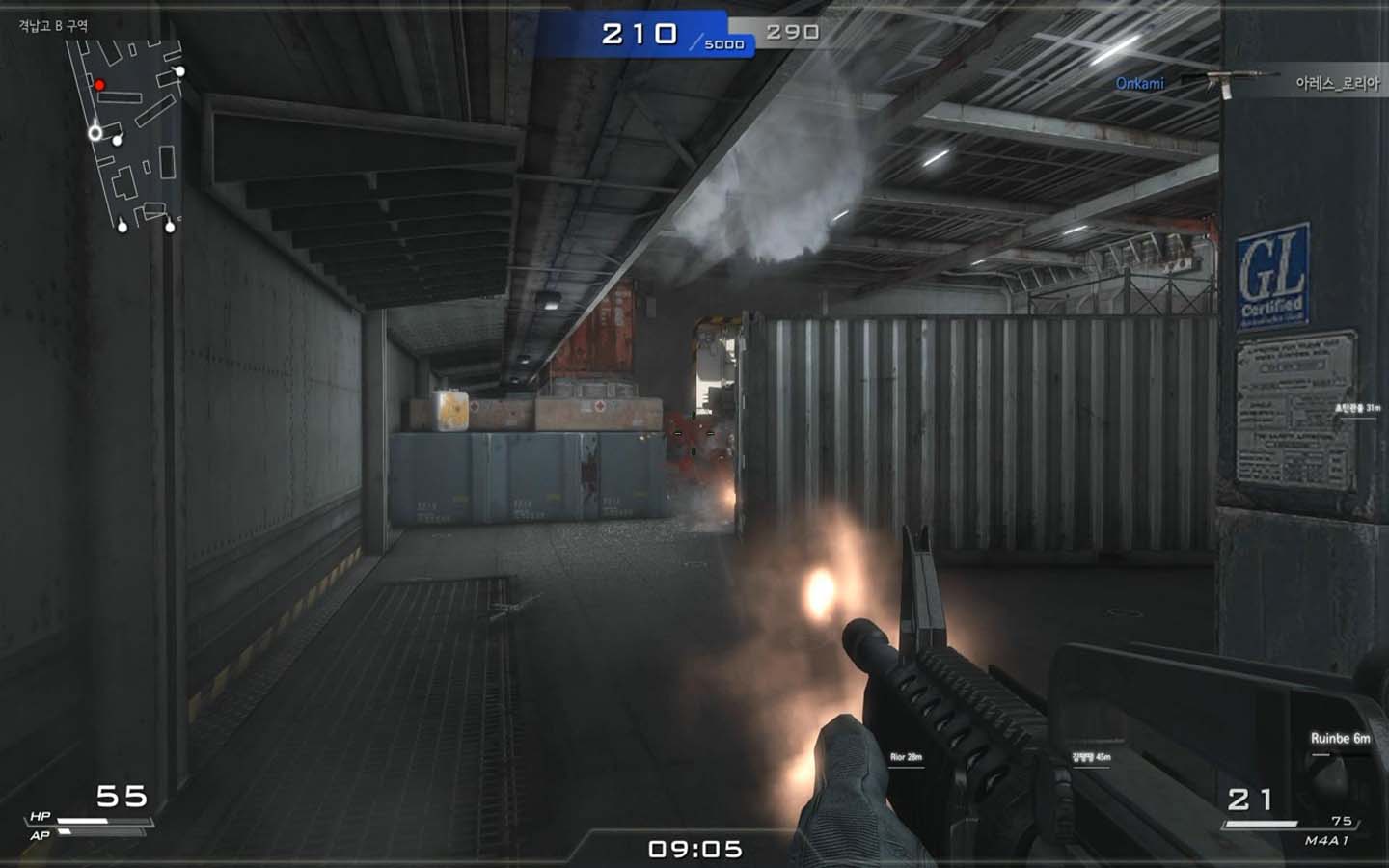Select the Rior 28m teammate marker
The image size is (1389, 868).
(906, 758)
